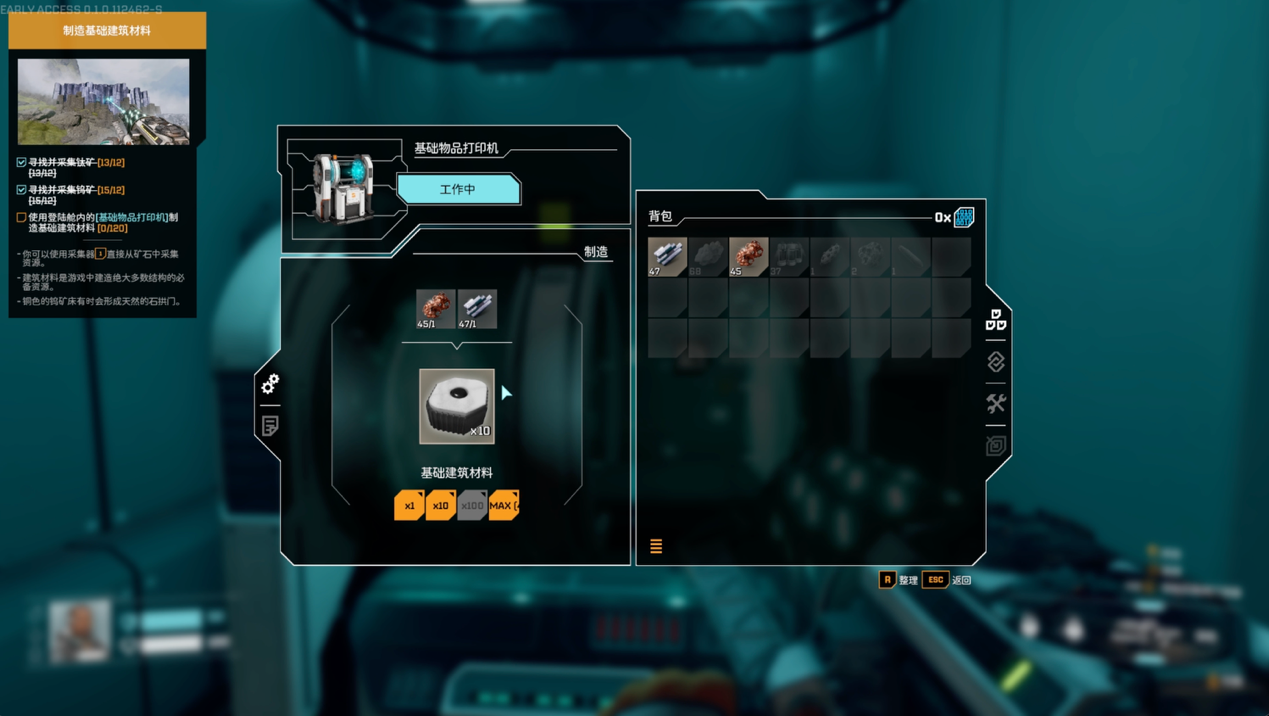Select the 基础建筑材料 output item
This screenshot has width=1269, height=716.
point(457,406)
